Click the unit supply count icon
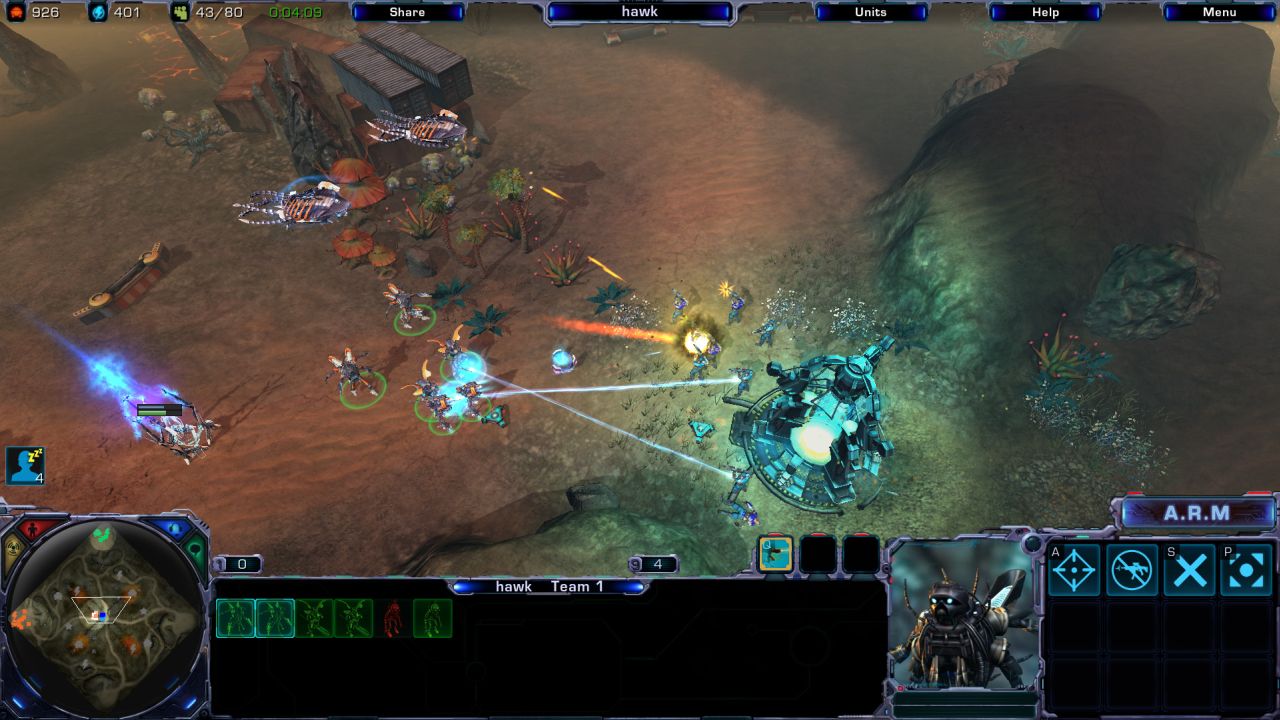Image resolution: width=1280 pixels, height=720 pixels. 180,11
